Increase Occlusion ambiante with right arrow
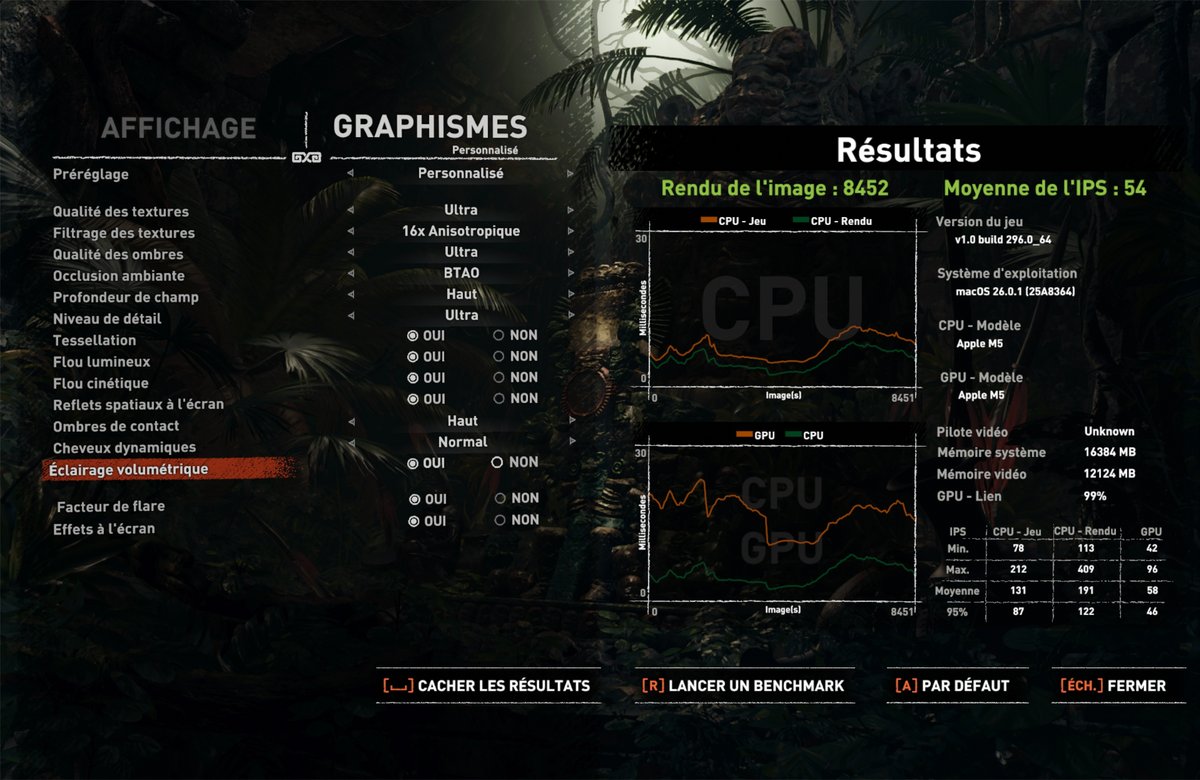Image resolution: width=1200 pixels, height=780 pixels. point(571,274)
